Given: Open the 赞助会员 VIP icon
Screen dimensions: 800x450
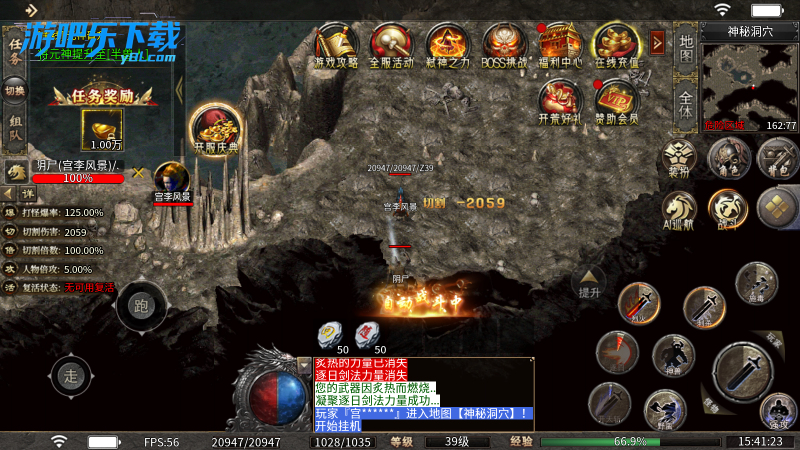Looking at the screenshot, I should [x=617, y=101].
